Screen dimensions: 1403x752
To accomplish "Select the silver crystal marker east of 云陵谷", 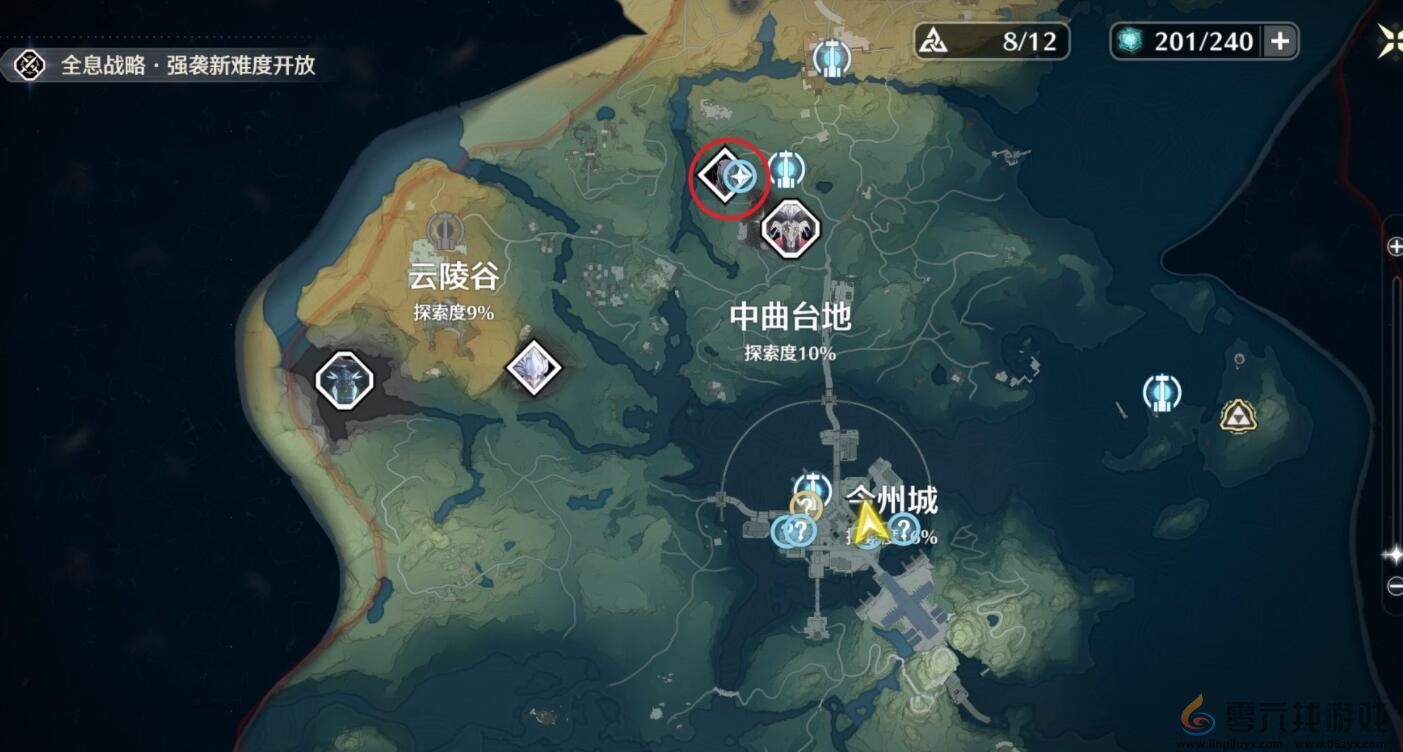I will click(x=535, y=368).
